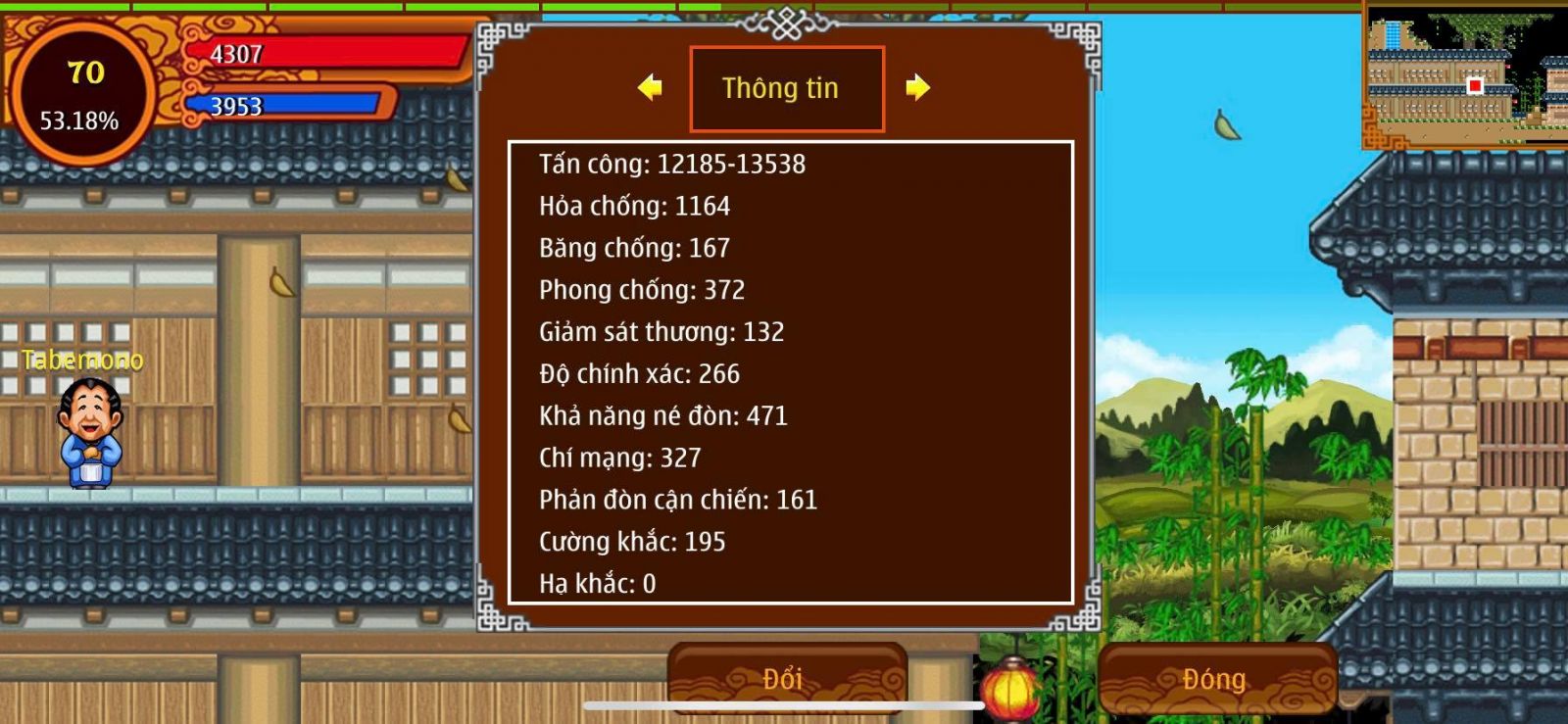The image size is (1568, 724).
Task: Go to previous info page with left arrow
Action: click(x=649, y=88)
